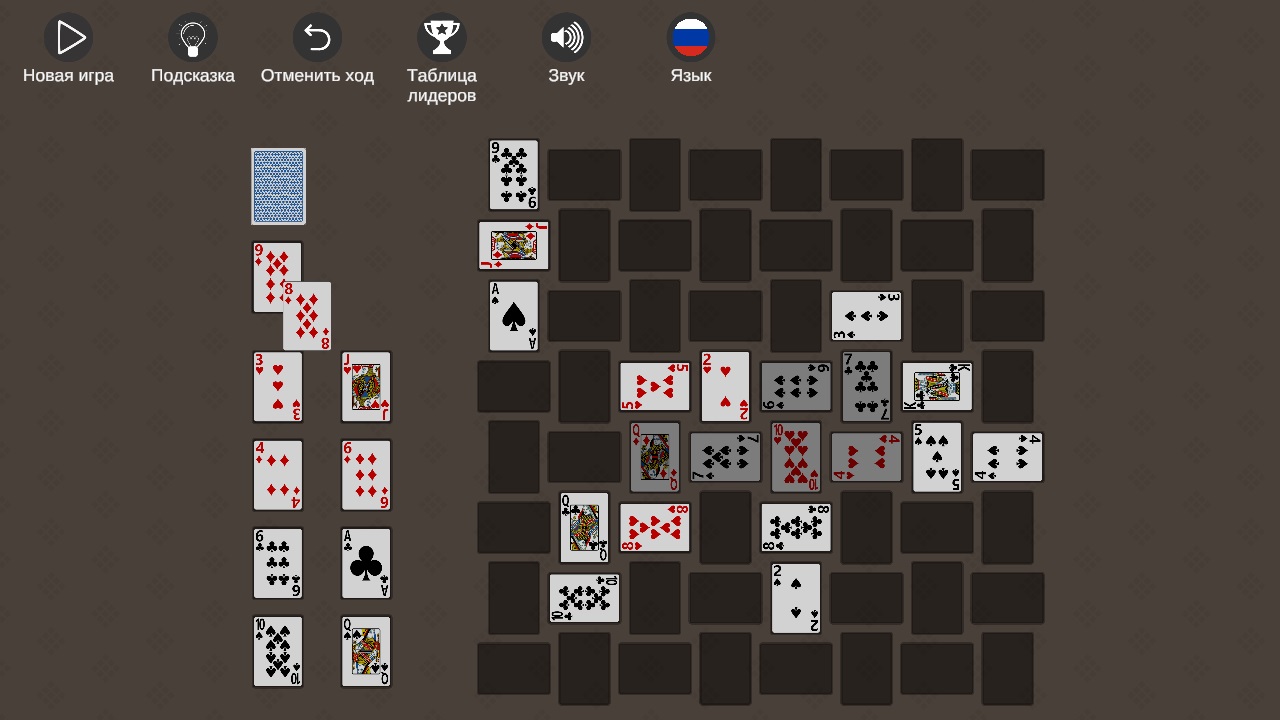Request a hint with the lightbulb icon
The width and height of the screenshot is (1280, 720).
click(x=192, y=36)
